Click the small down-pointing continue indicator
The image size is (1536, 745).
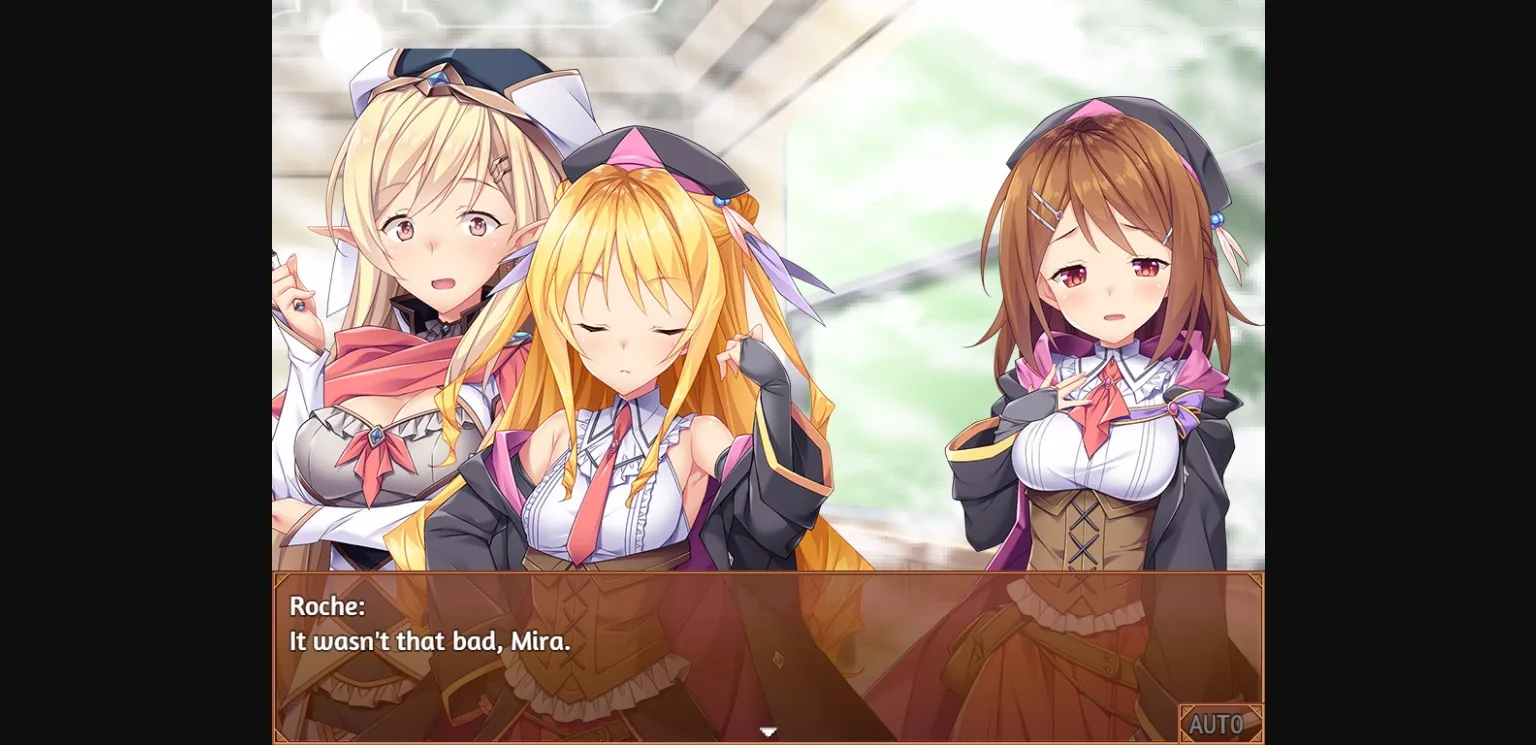(768, 732)
